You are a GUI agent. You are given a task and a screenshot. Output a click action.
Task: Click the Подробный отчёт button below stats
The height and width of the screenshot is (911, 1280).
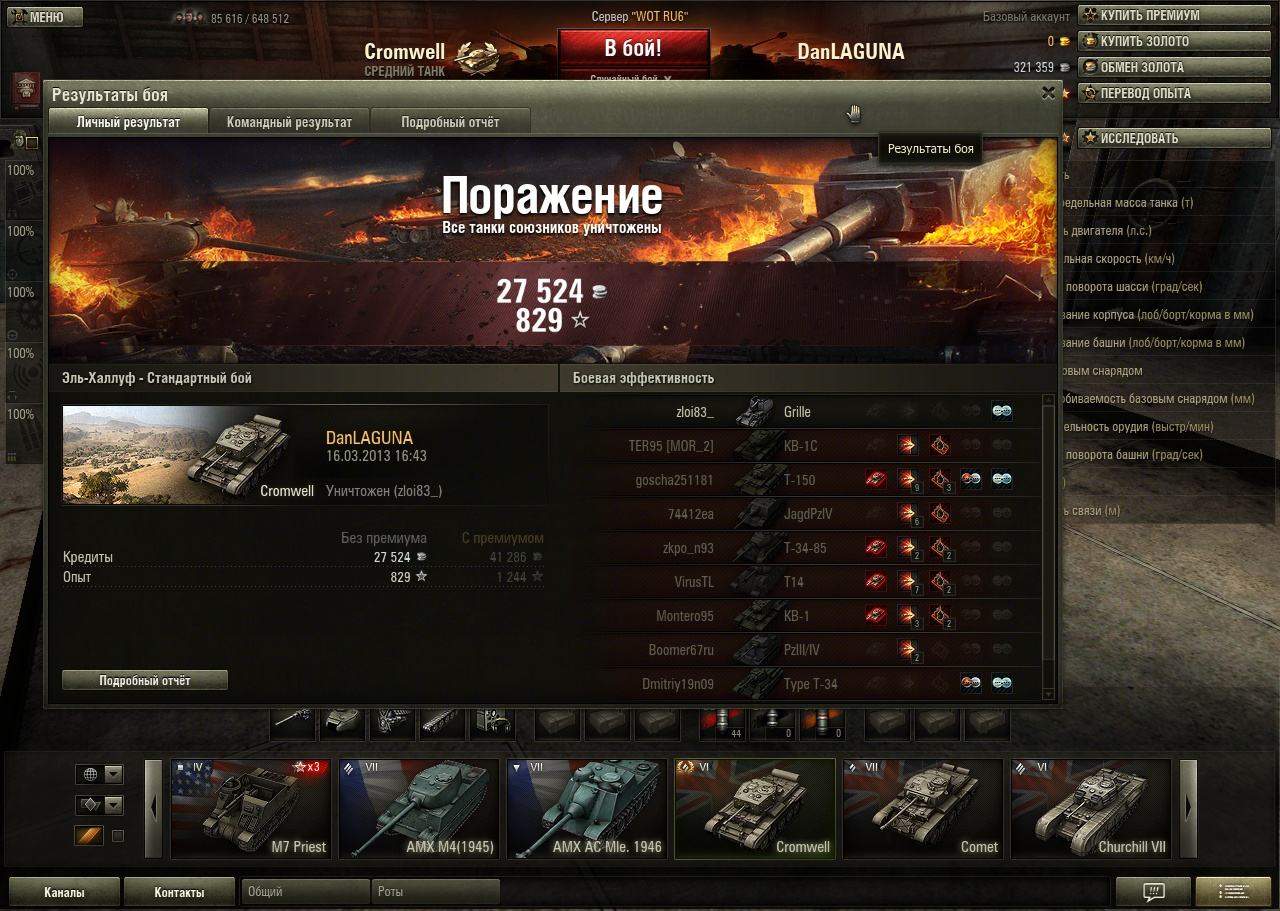point(145,680)
